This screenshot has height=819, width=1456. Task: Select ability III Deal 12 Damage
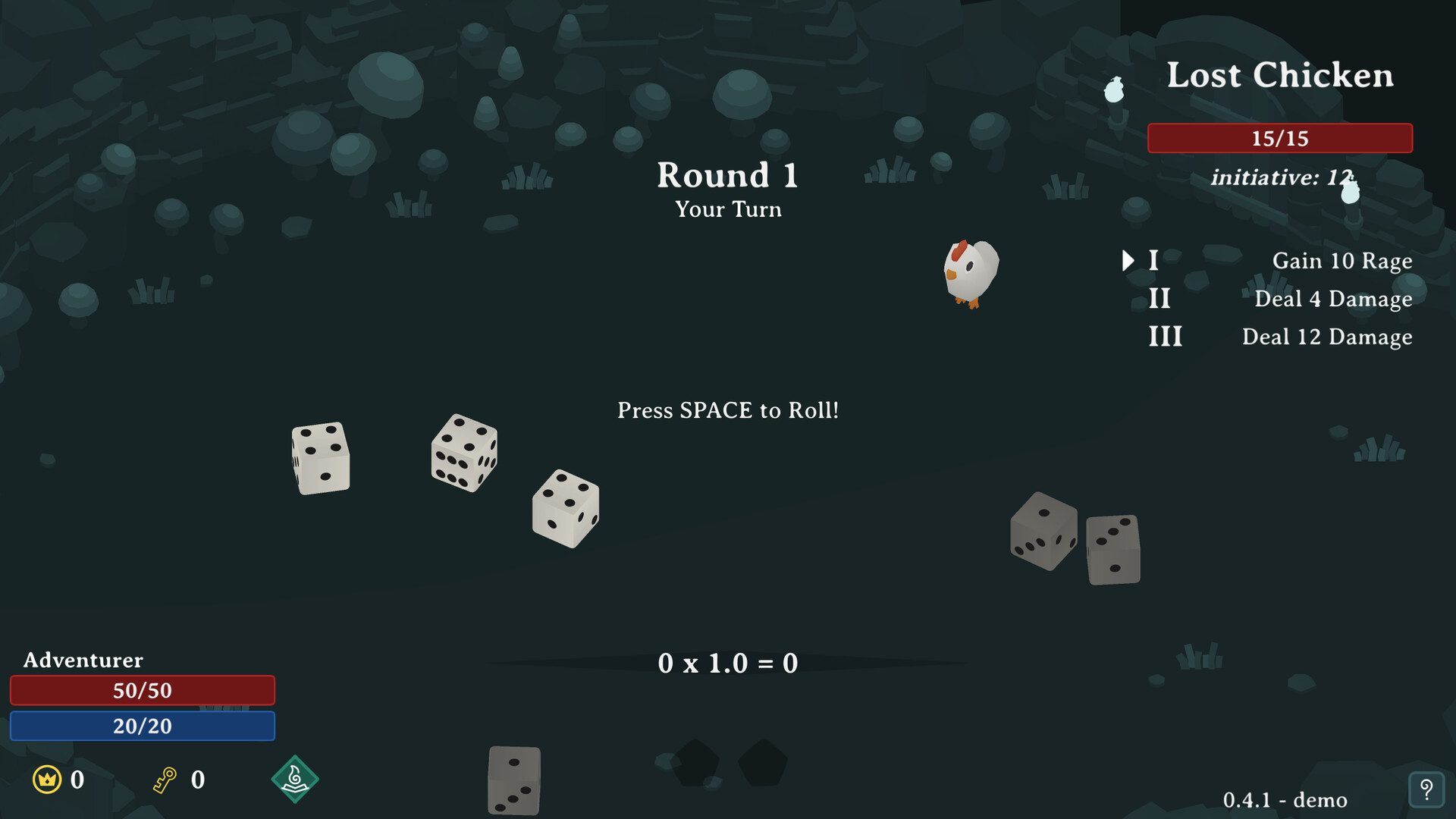[1327, 337]
